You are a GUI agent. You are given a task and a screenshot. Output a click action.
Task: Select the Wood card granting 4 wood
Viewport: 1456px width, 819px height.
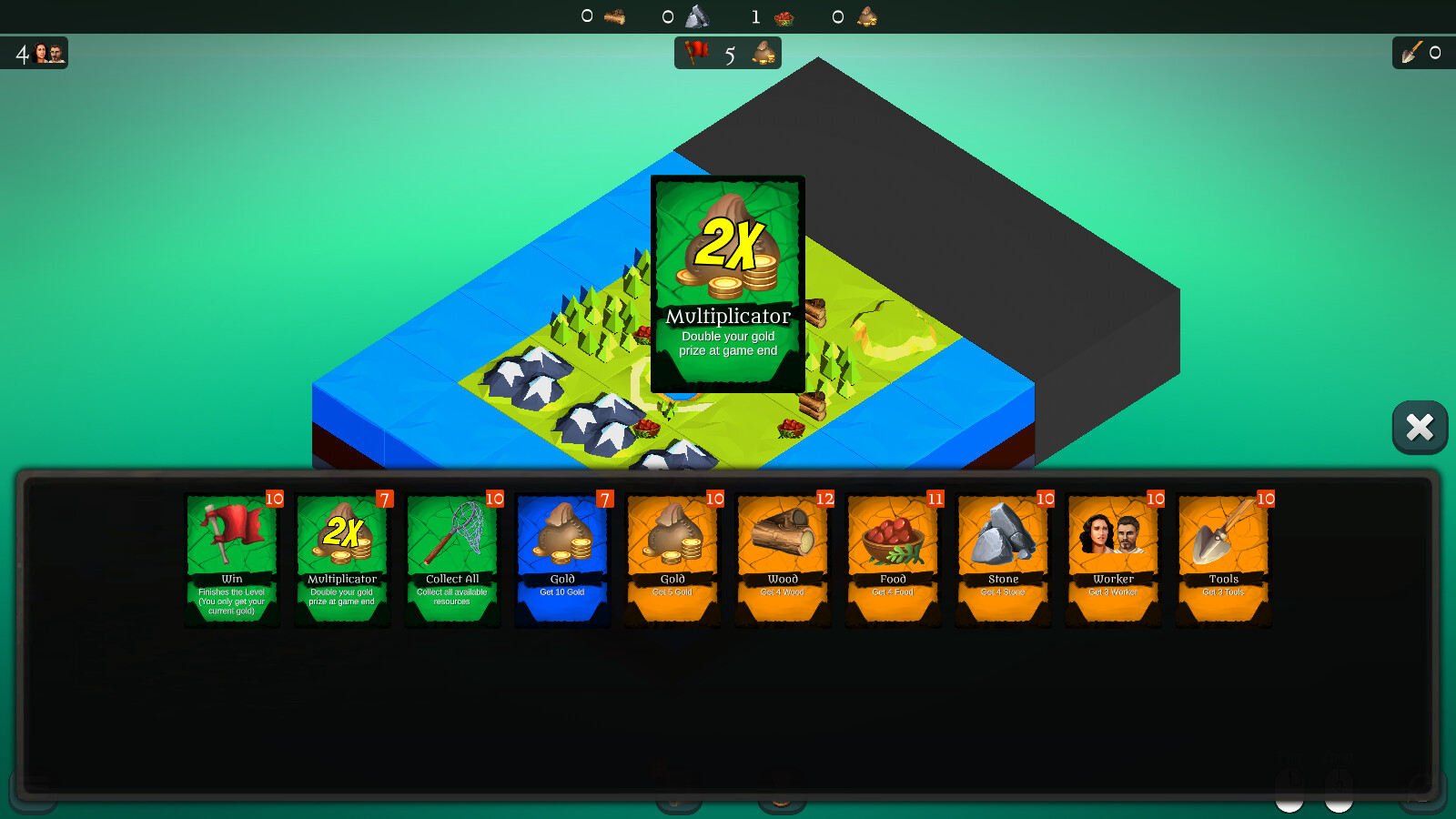(x=784, y=558)
